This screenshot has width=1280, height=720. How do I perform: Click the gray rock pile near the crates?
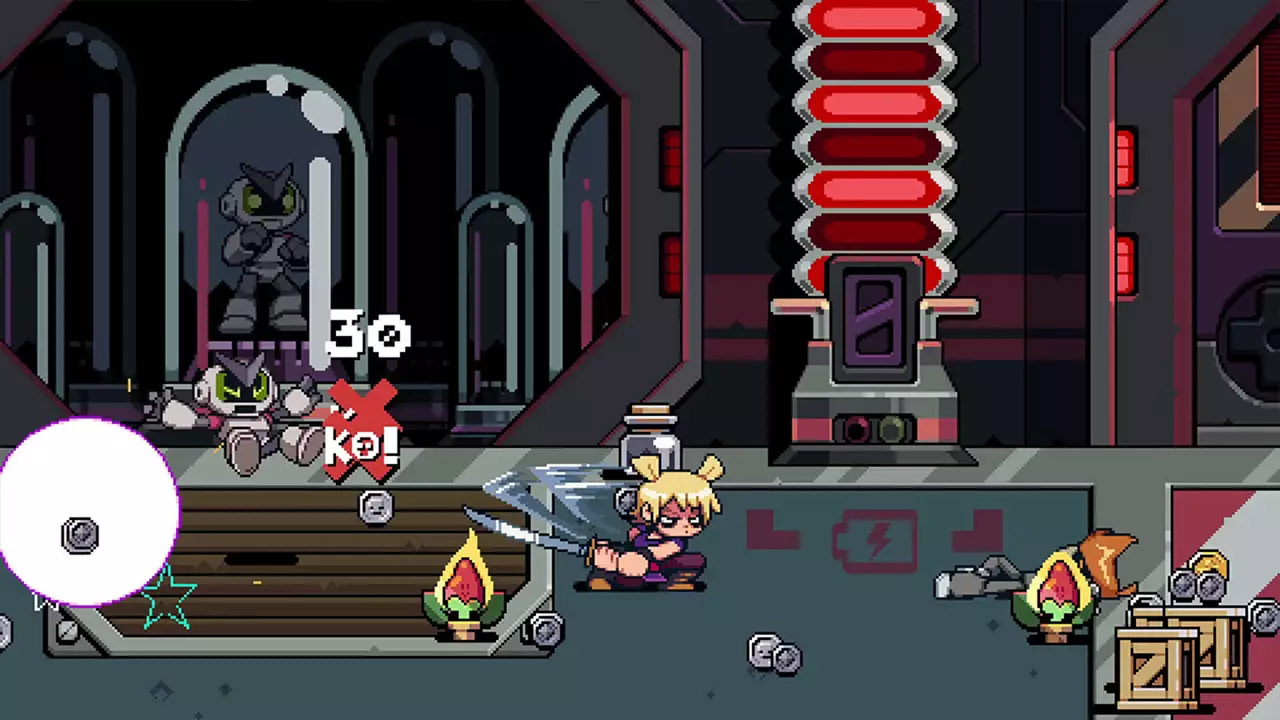pos(975,580)
